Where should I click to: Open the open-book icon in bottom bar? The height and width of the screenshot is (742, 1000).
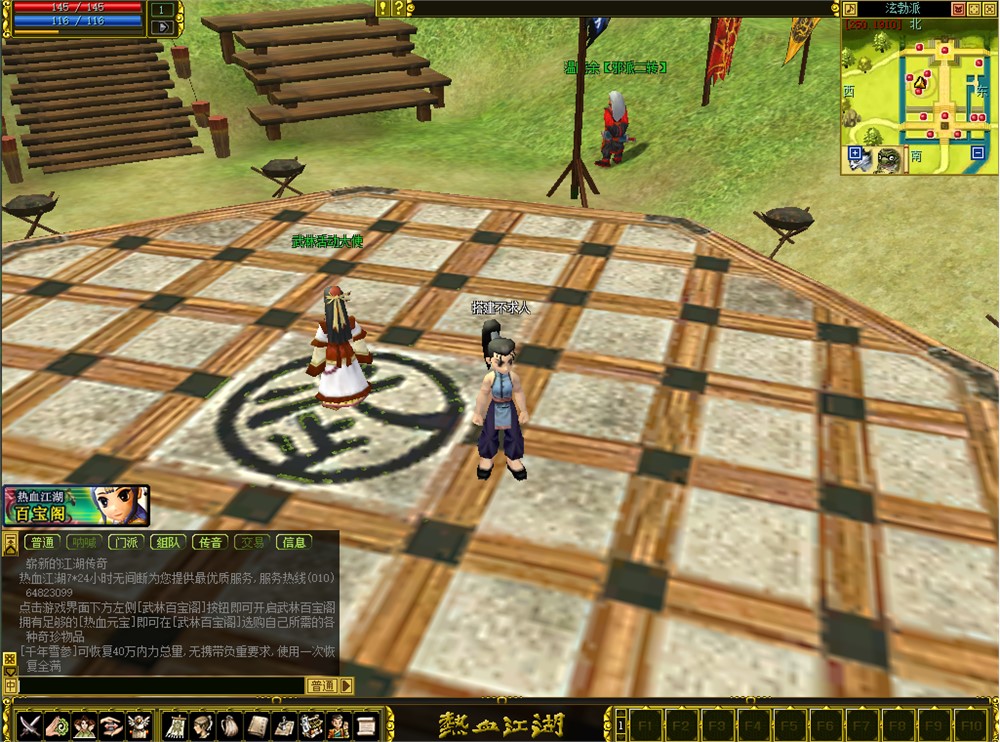(257, 724)
